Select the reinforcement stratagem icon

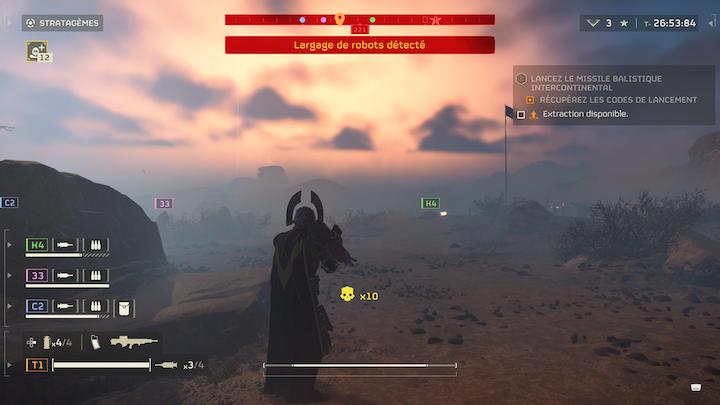click(38, 50)
